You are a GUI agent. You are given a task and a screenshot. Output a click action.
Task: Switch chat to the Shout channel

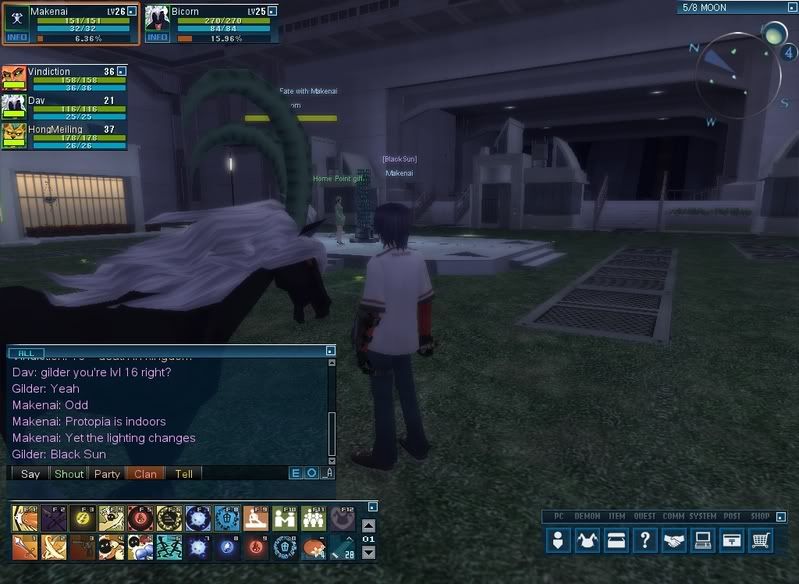click(69, 474)
